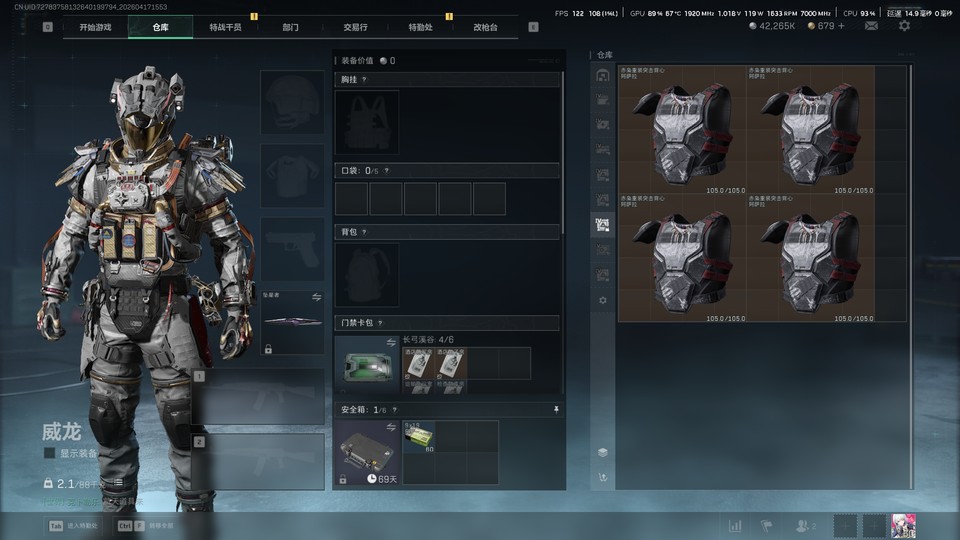Open the 交易行 tab

click(355, 27)
